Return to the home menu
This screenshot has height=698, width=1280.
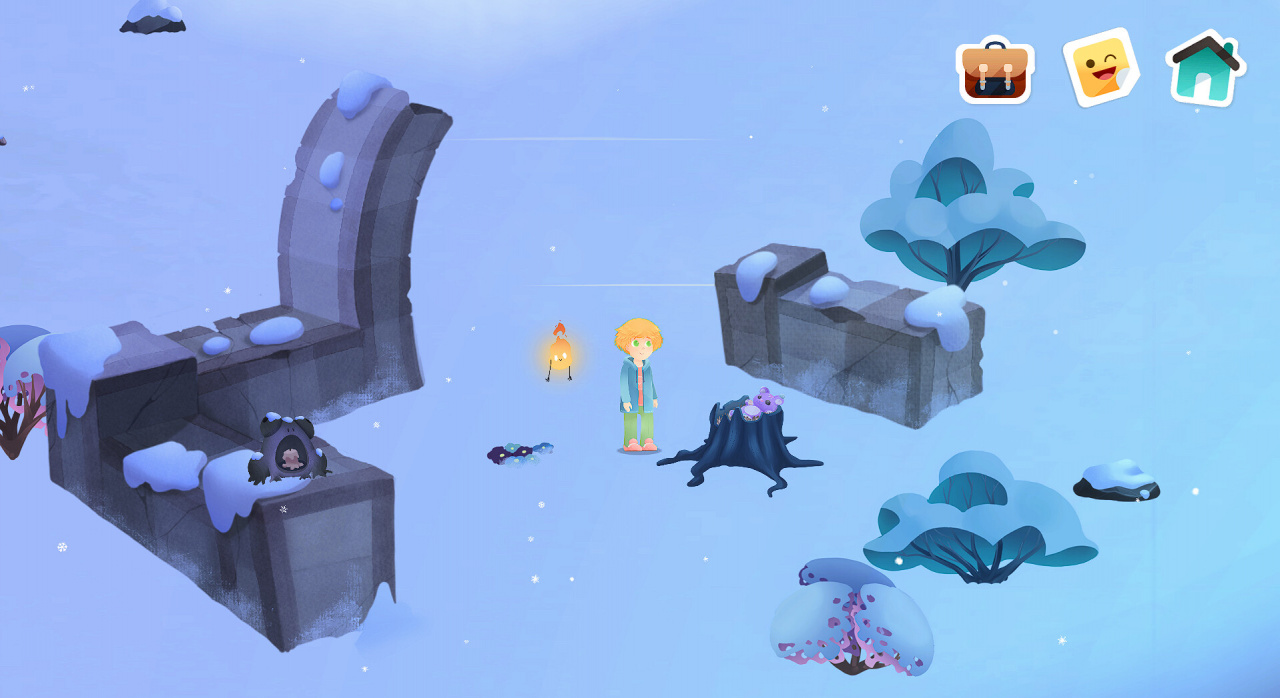point(1206,70)
